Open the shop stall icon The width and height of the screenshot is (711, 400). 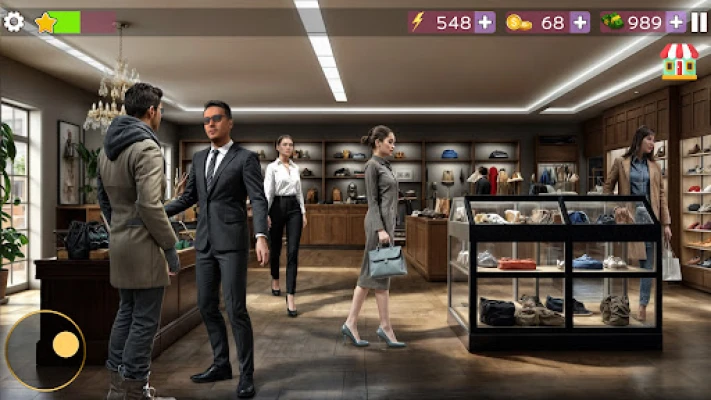tap(679, 61)
